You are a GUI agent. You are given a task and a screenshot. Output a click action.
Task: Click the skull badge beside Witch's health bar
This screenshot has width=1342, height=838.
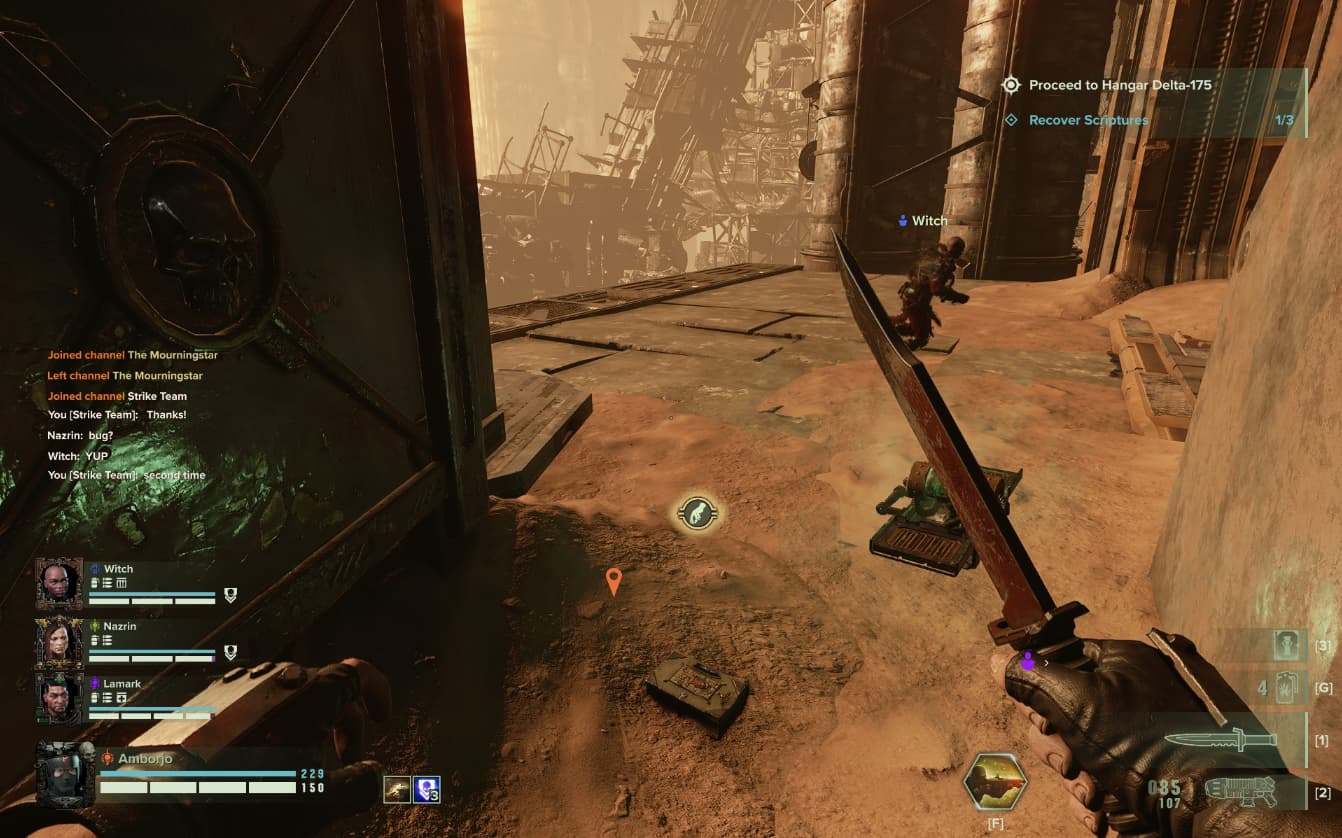point(230,595)
